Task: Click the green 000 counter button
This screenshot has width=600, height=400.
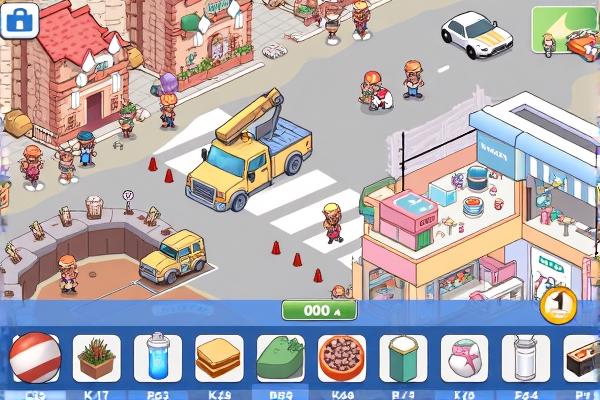Action: pyautogui.click(x=319, y=310)
